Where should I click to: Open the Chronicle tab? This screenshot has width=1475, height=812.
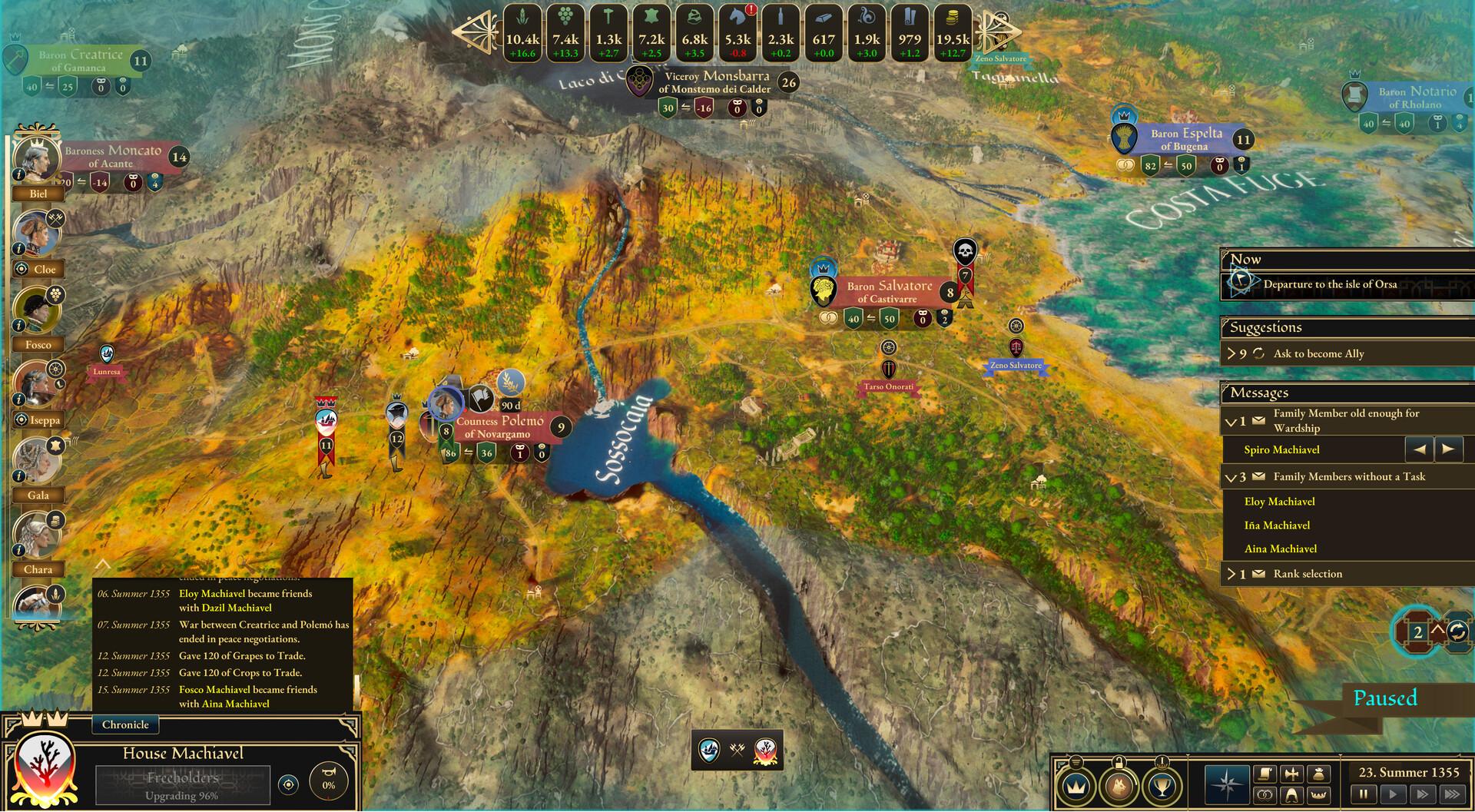point(124,724)
